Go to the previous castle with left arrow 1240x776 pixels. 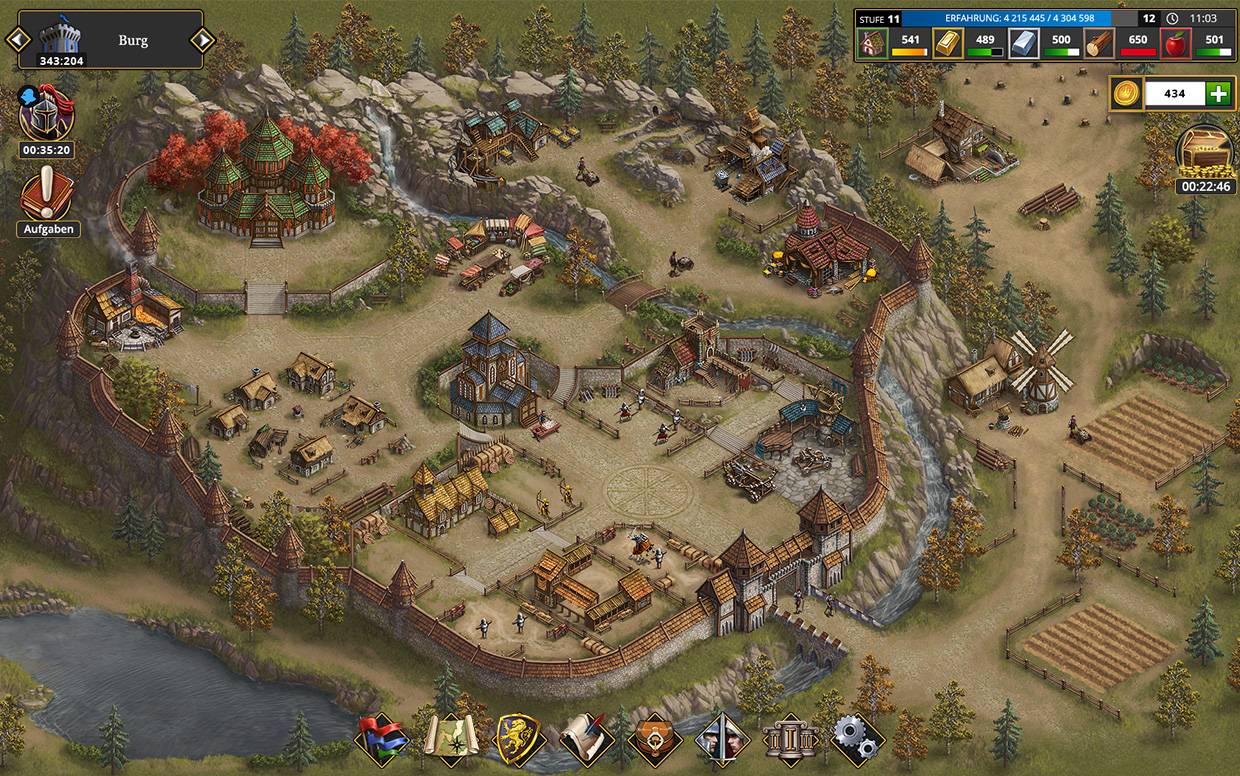point(17,40)
